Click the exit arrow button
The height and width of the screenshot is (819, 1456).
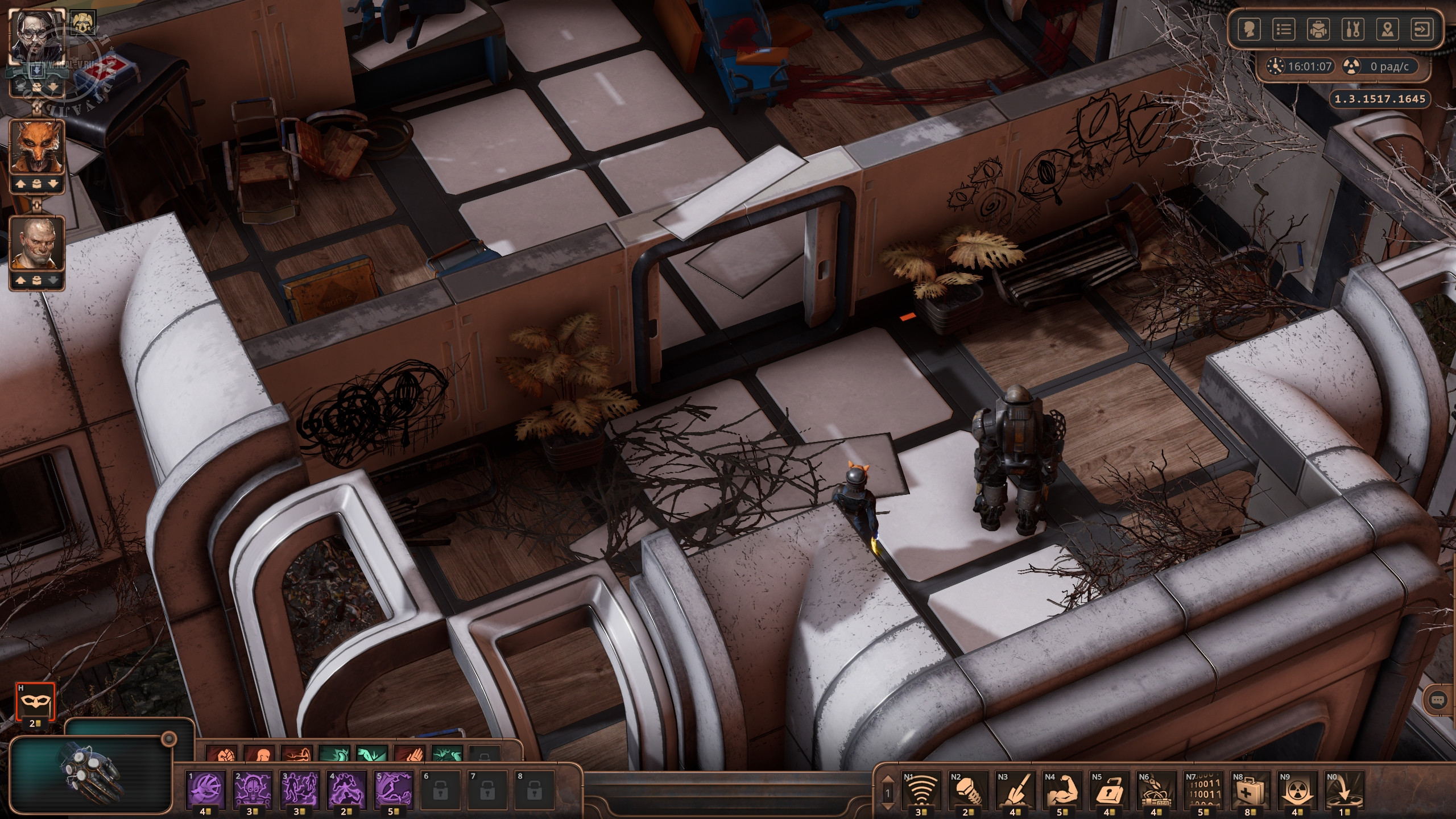(x=1422, y=30)
